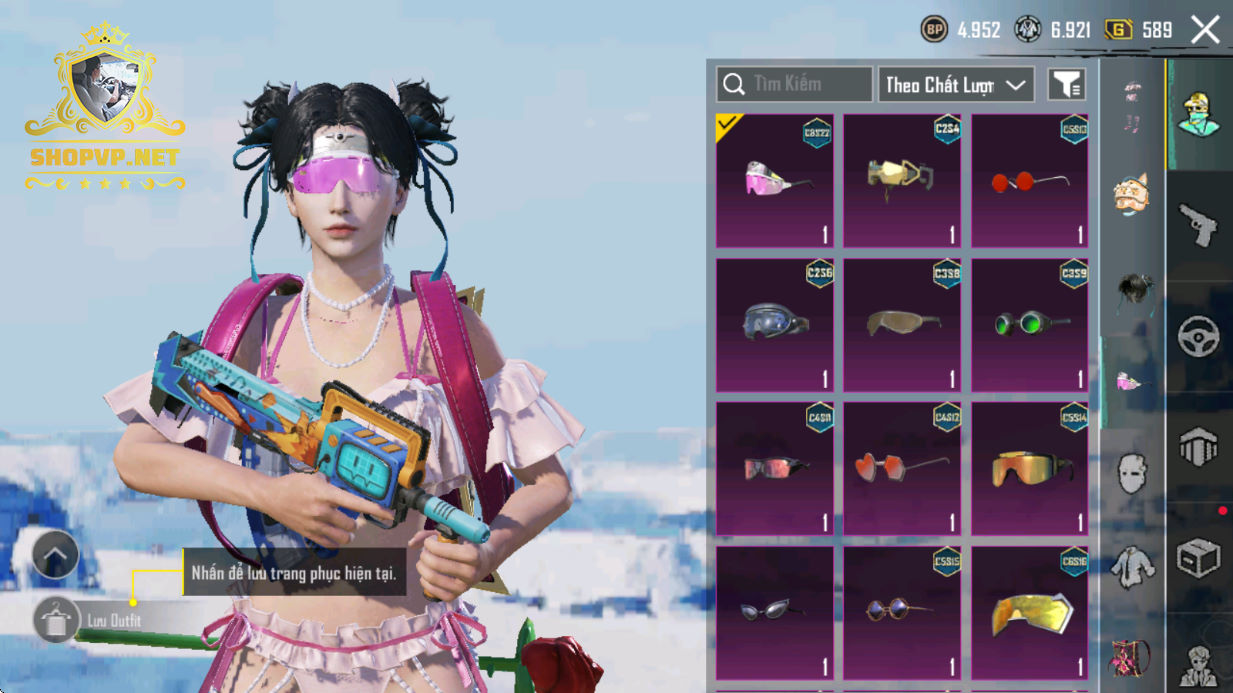Switch to the face mask subcategory
This screenshot has width=1233, height=693.
coord(1132,473)
